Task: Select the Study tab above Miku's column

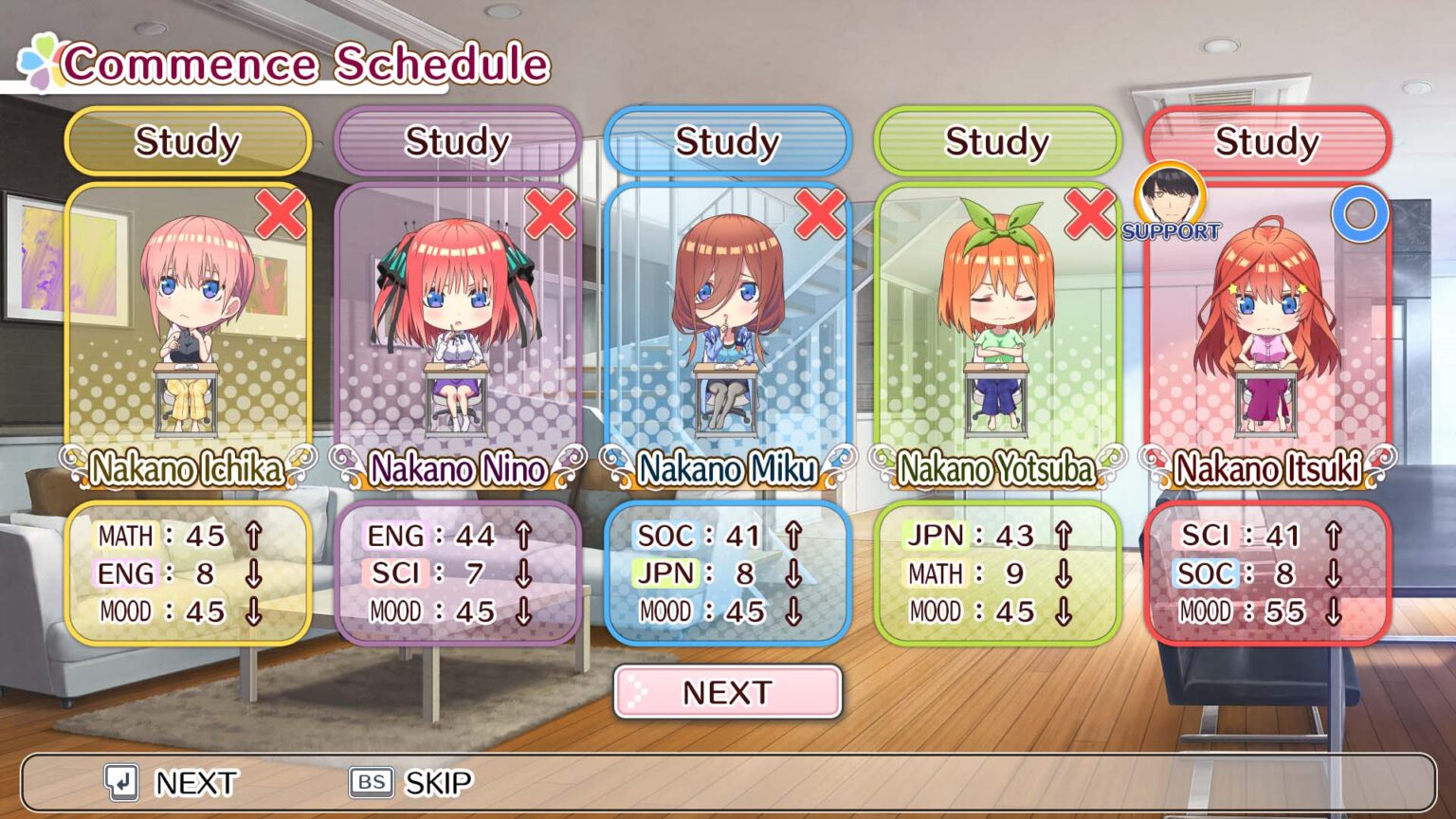Action: [728, 142]
